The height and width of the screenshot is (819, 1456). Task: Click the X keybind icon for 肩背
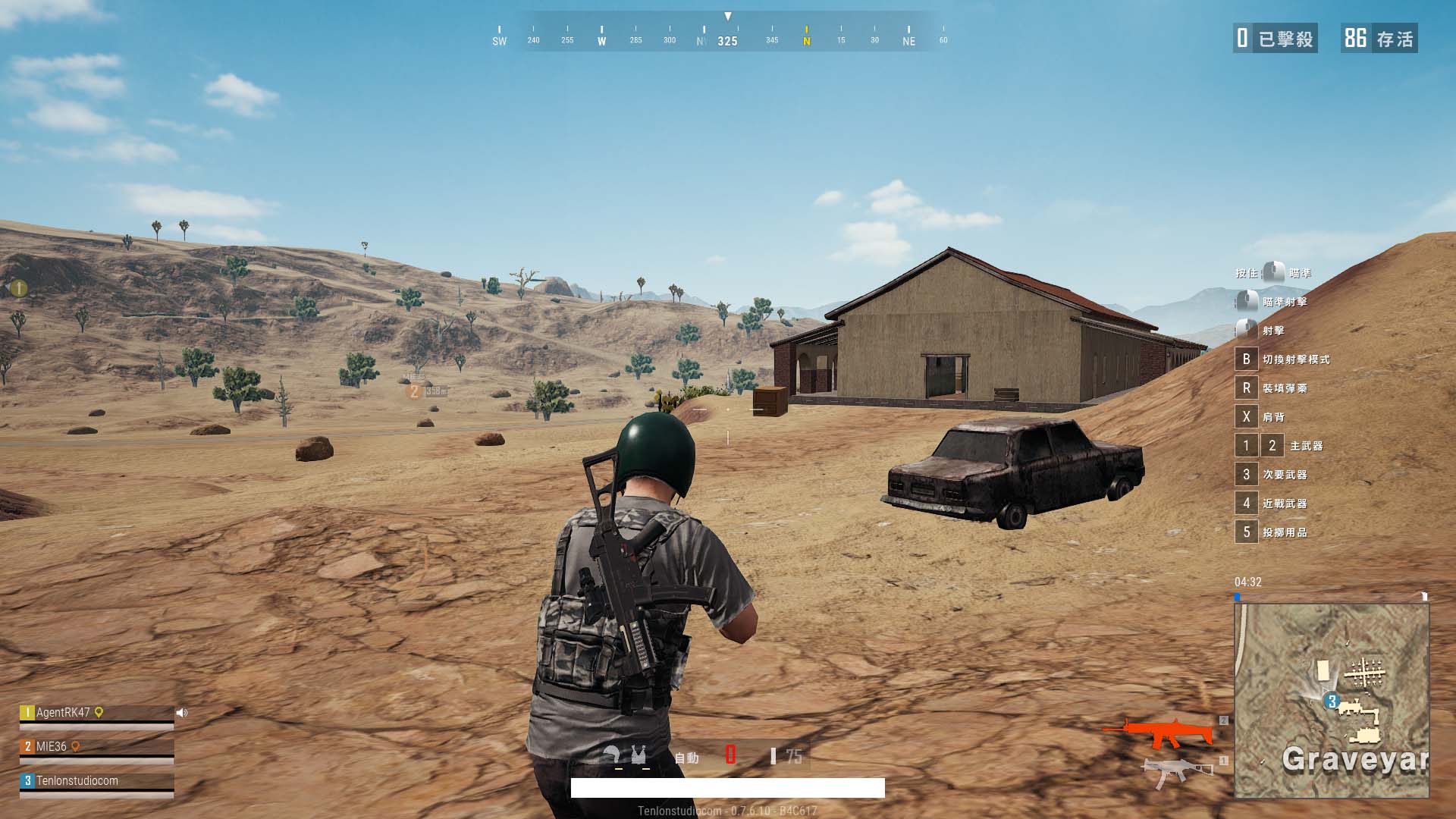pos(1246,417)
